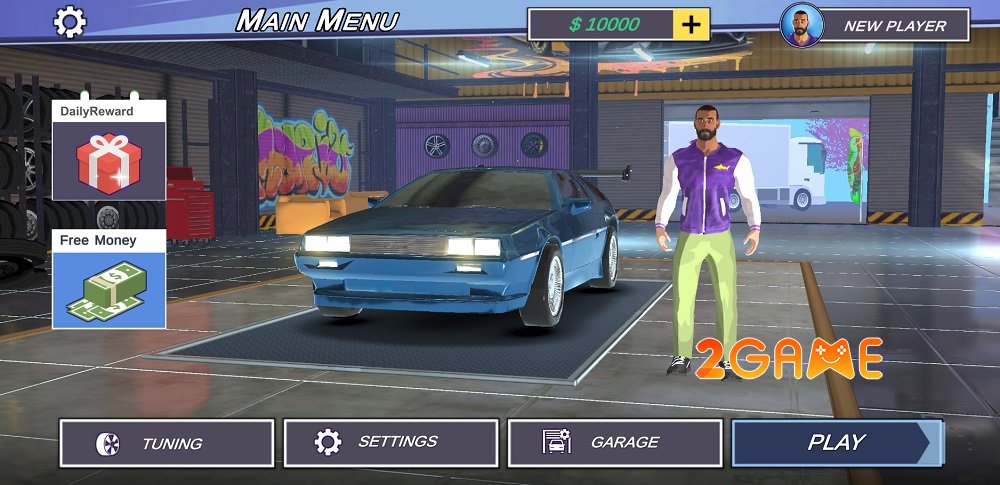Go to the Garage

click(615, 443)
